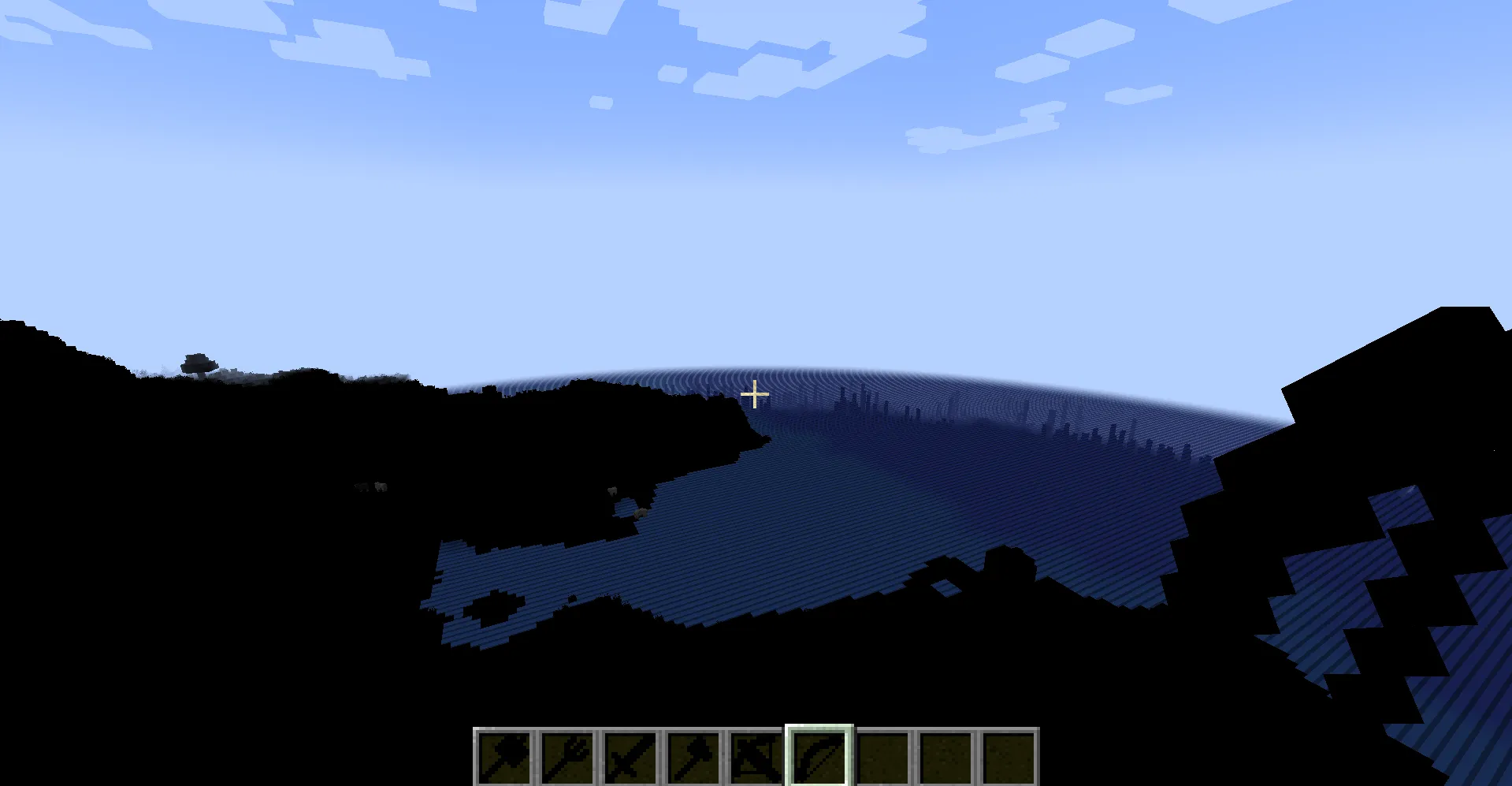
Task: Click the crosshair at screen center
Action: (755, 393)
